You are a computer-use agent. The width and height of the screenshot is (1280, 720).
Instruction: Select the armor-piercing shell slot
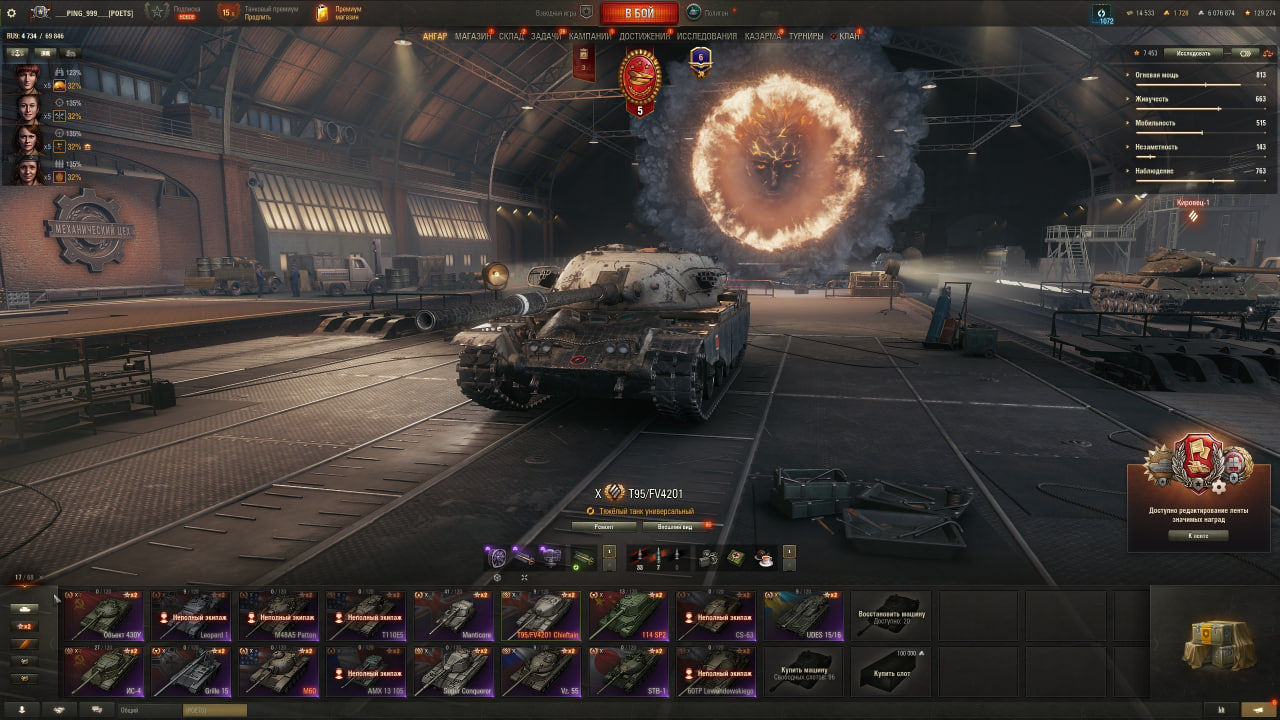639,555
